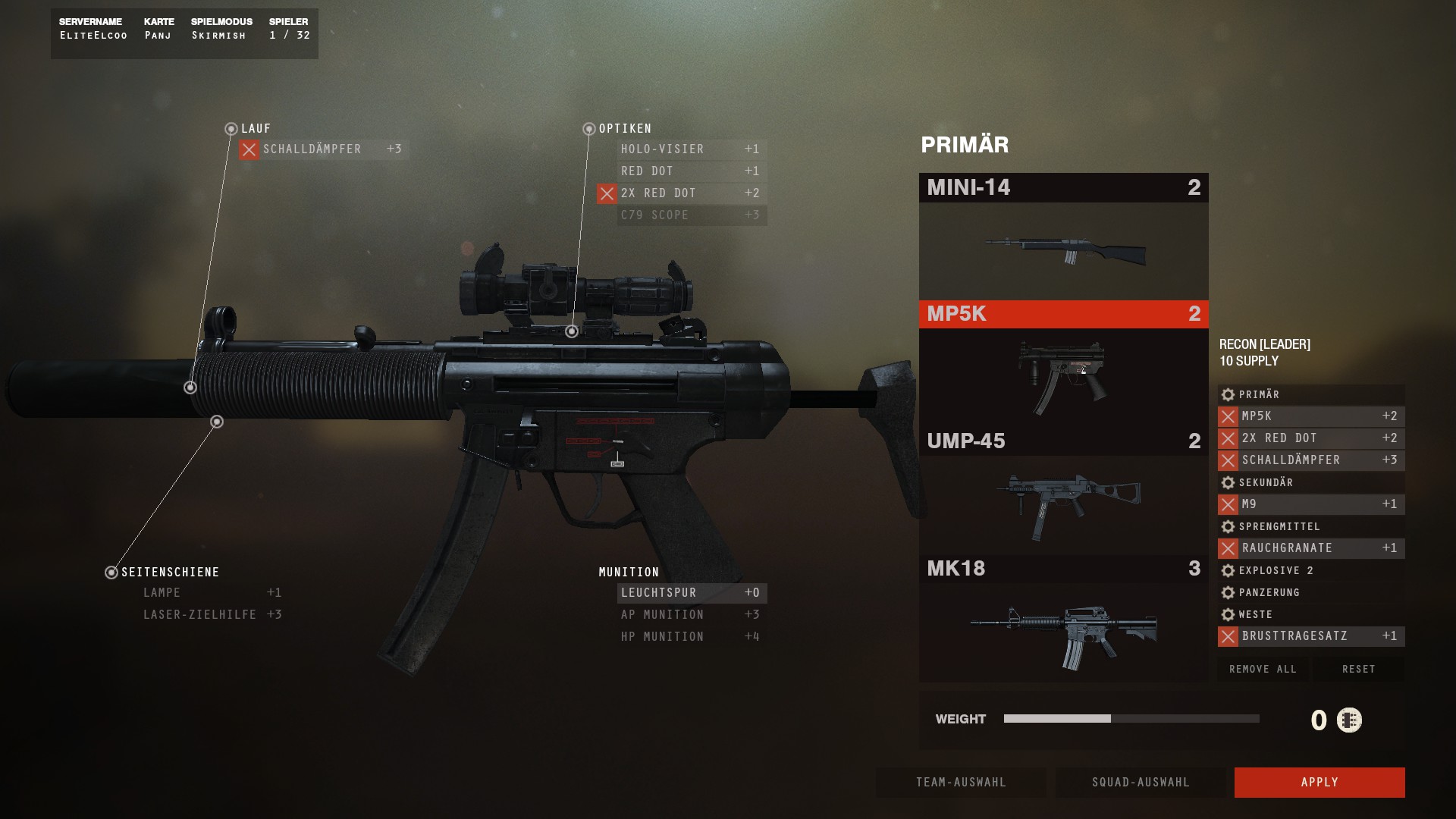1456x819 pixels.
Task: Open the Squad-Auswahl screen
Action: tap(1140, 782)
